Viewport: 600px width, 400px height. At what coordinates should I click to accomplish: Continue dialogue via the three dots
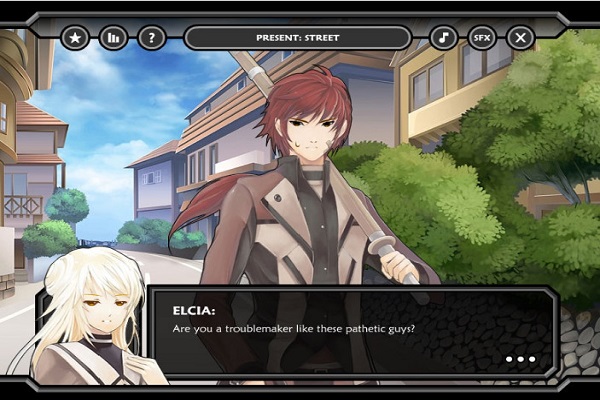click(x=520, y=359)
